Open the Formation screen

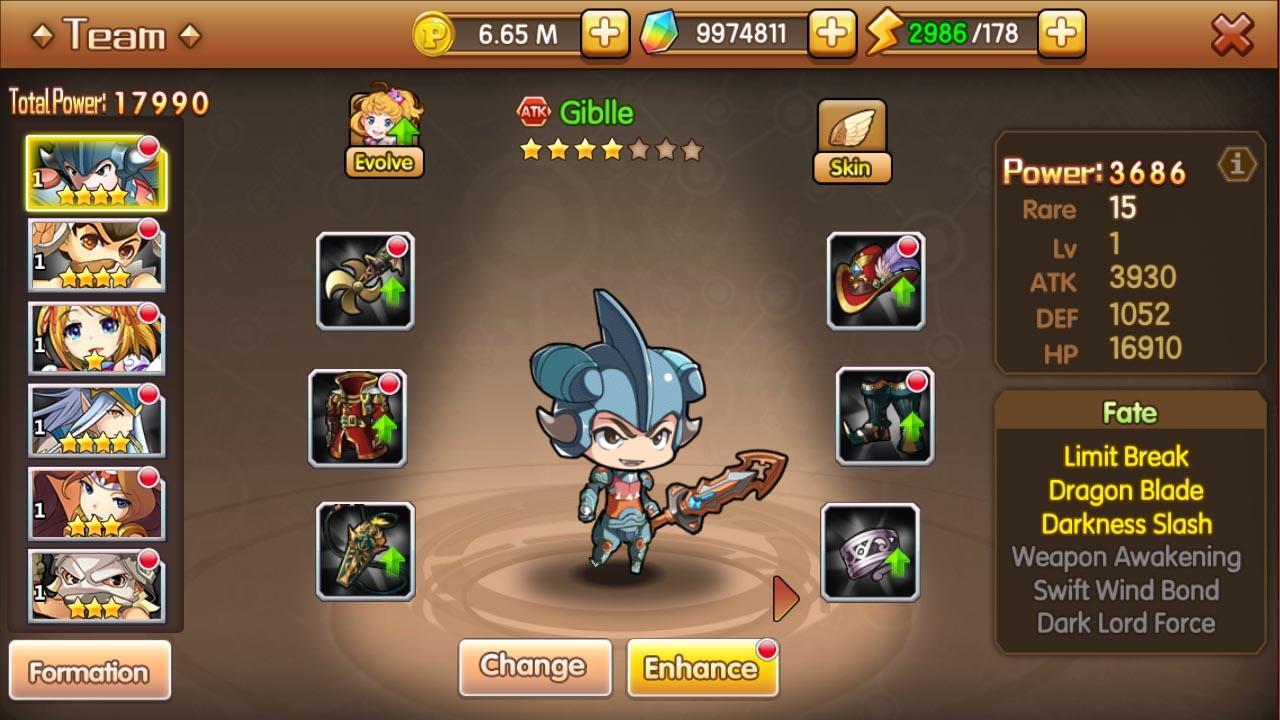coord(91,670)
